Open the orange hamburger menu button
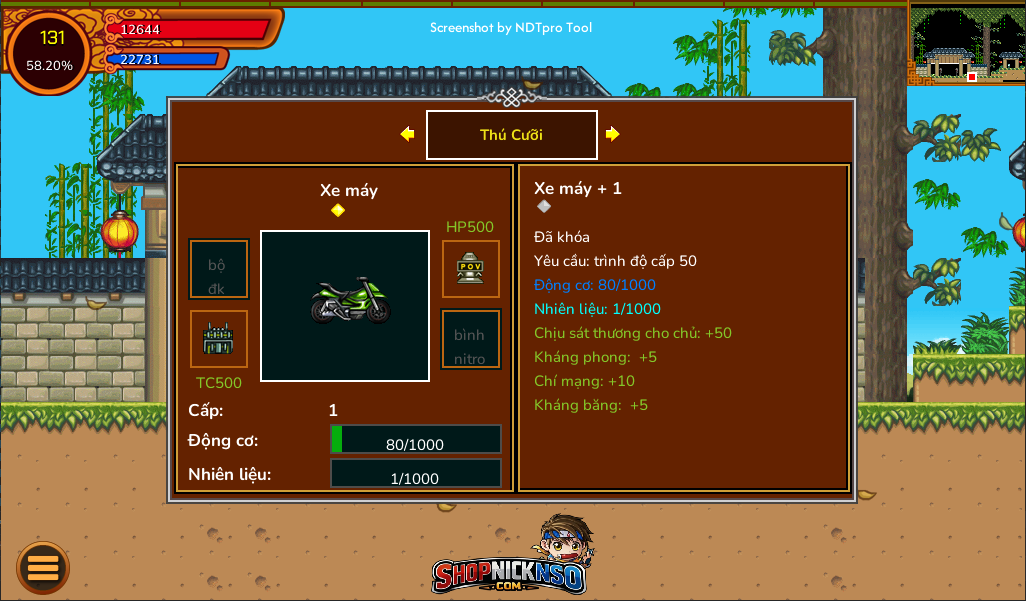 click(43, 567)
